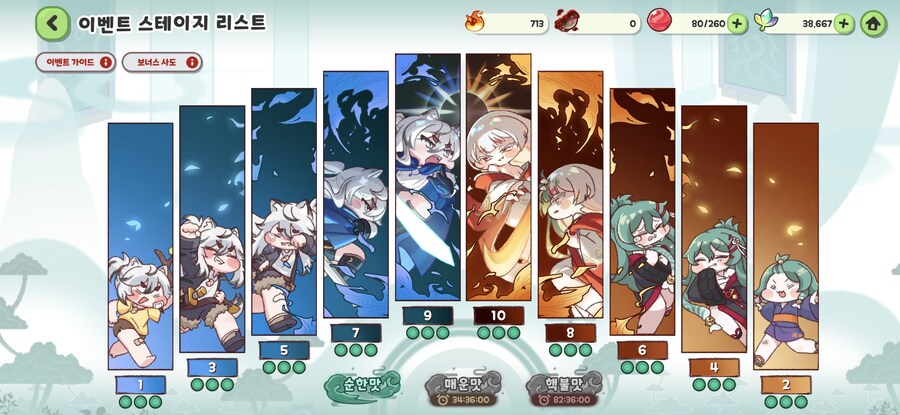Image resolution: width=900 pixels, height=415 pixels.
Task: Select stage 9 banner
Action: tap(427, 178)
